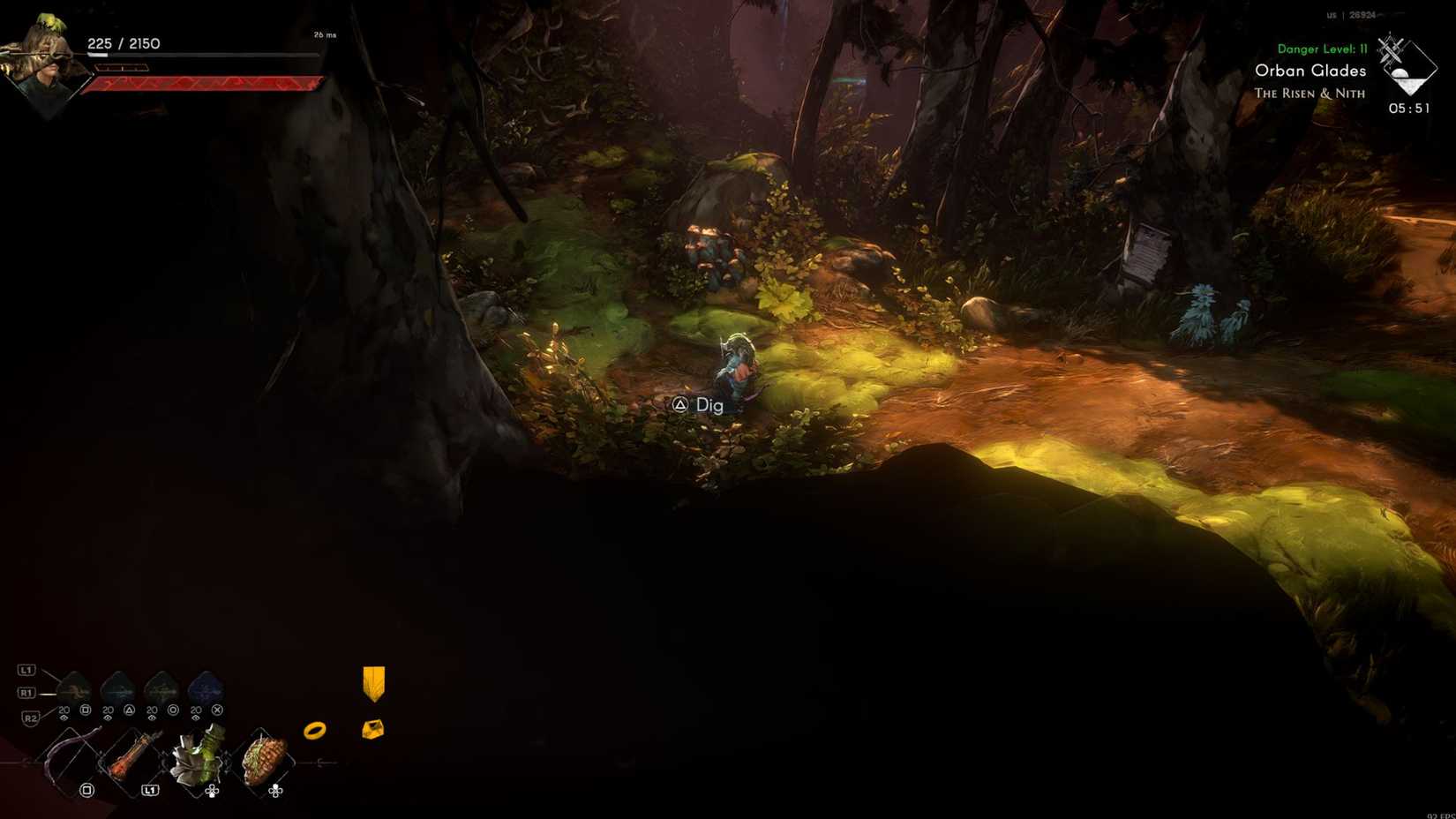Click the Danger Level: 11 indicator
The height and width of the screenshot is (819, 1456).
point(1323,49)
